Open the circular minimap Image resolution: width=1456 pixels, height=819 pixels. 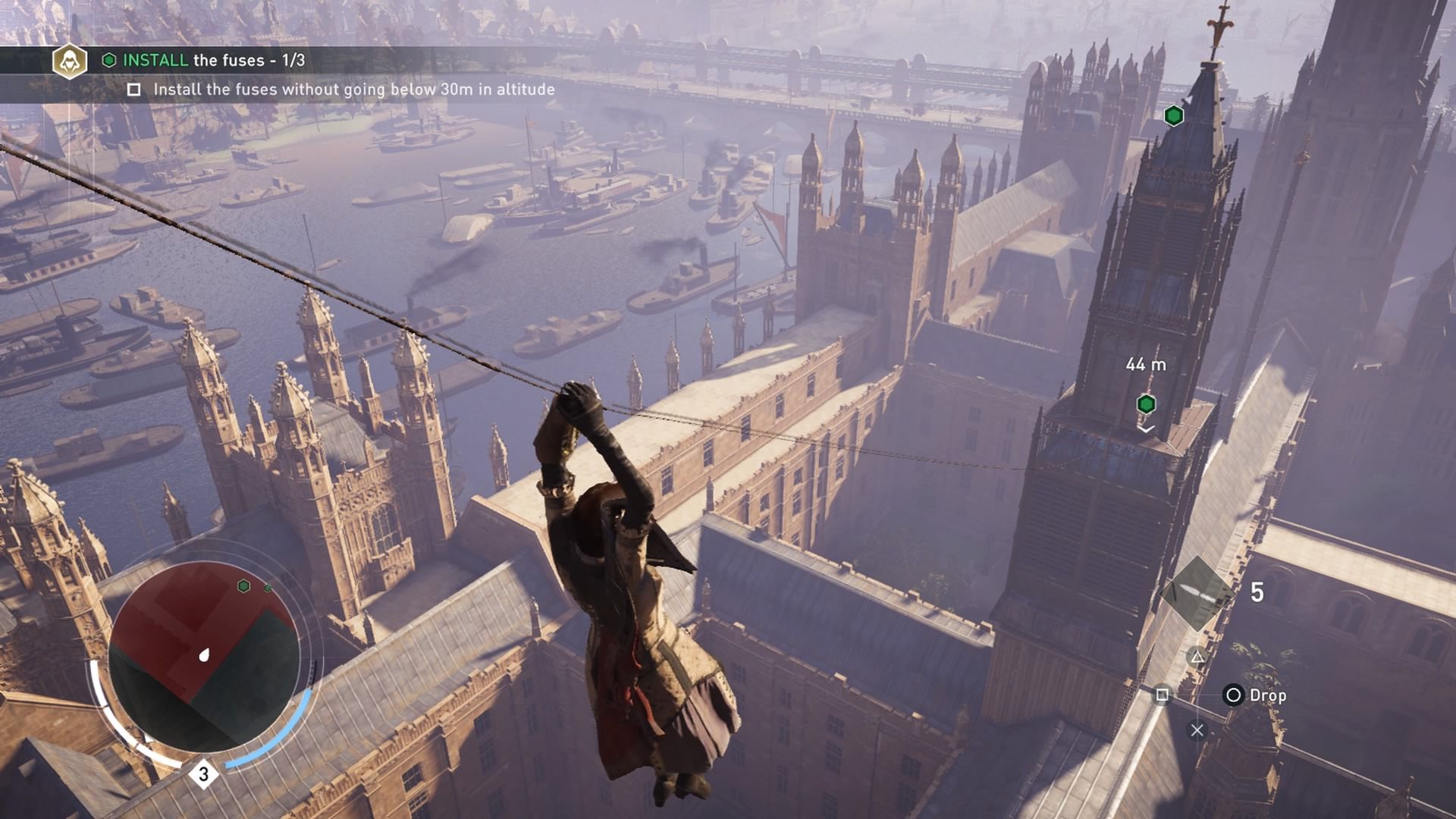204,656
